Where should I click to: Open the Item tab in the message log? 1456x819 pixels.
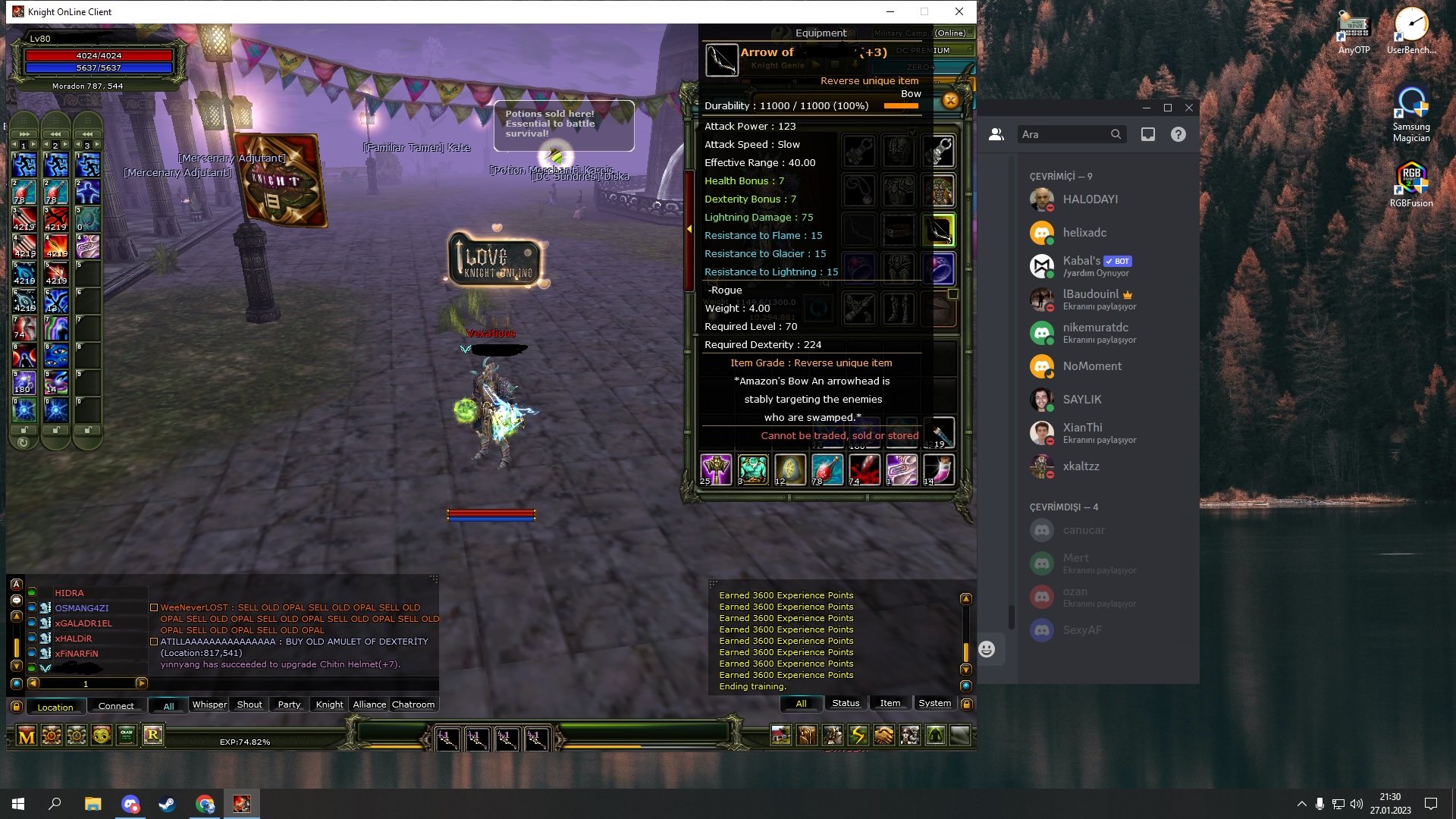(x=890, y=703)
